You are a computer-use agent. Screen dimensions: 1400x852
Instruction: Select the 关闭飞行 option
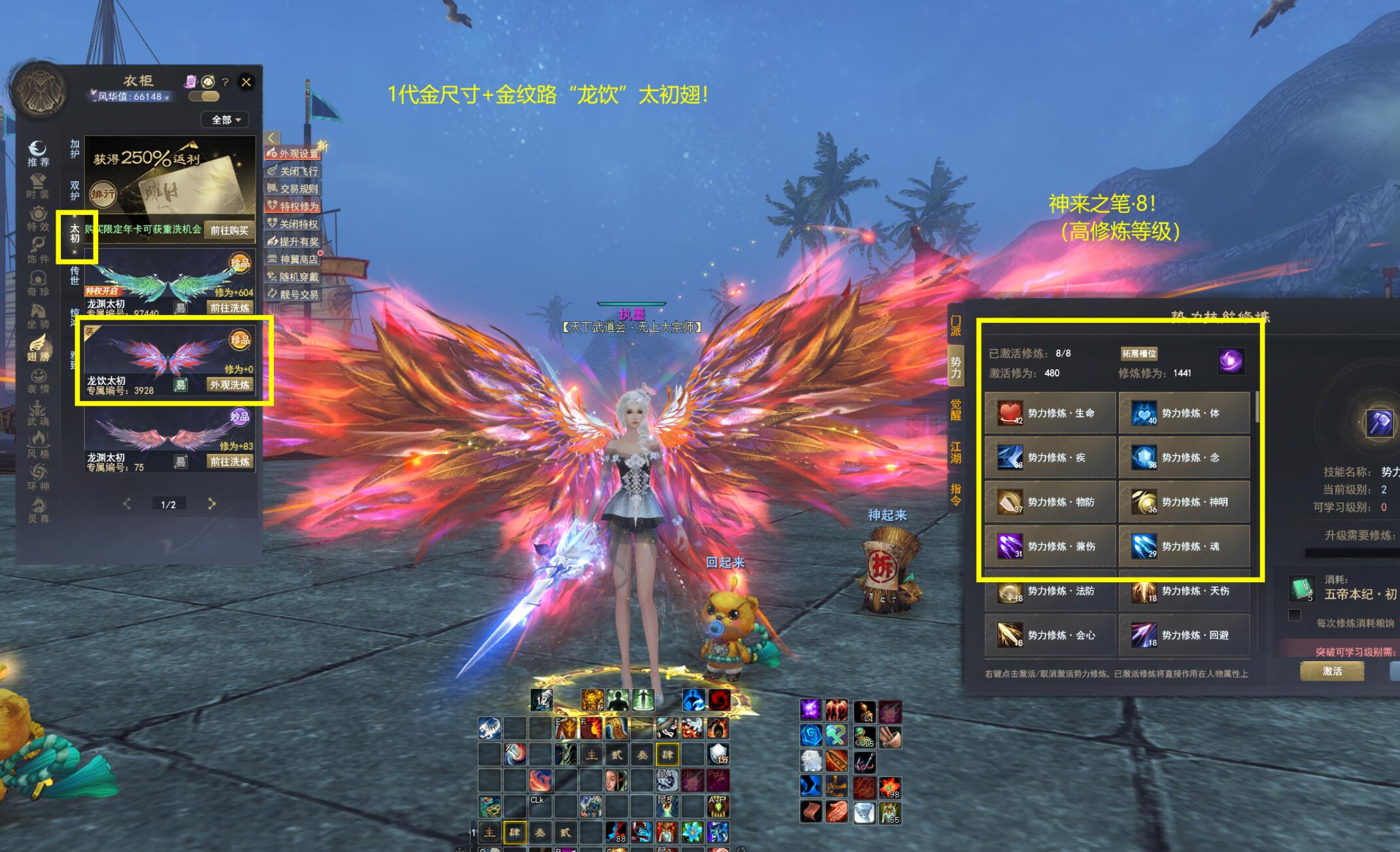point(293,171)
